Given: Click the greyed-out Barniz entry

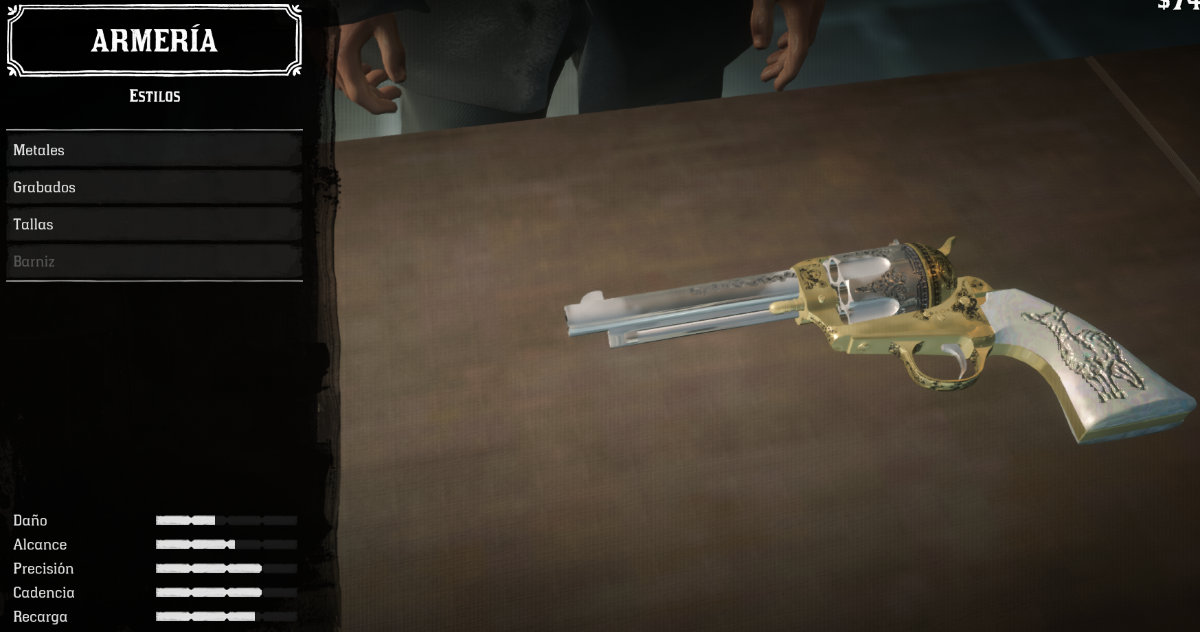Looking at the screenshot, I should (x=154, y=261).
